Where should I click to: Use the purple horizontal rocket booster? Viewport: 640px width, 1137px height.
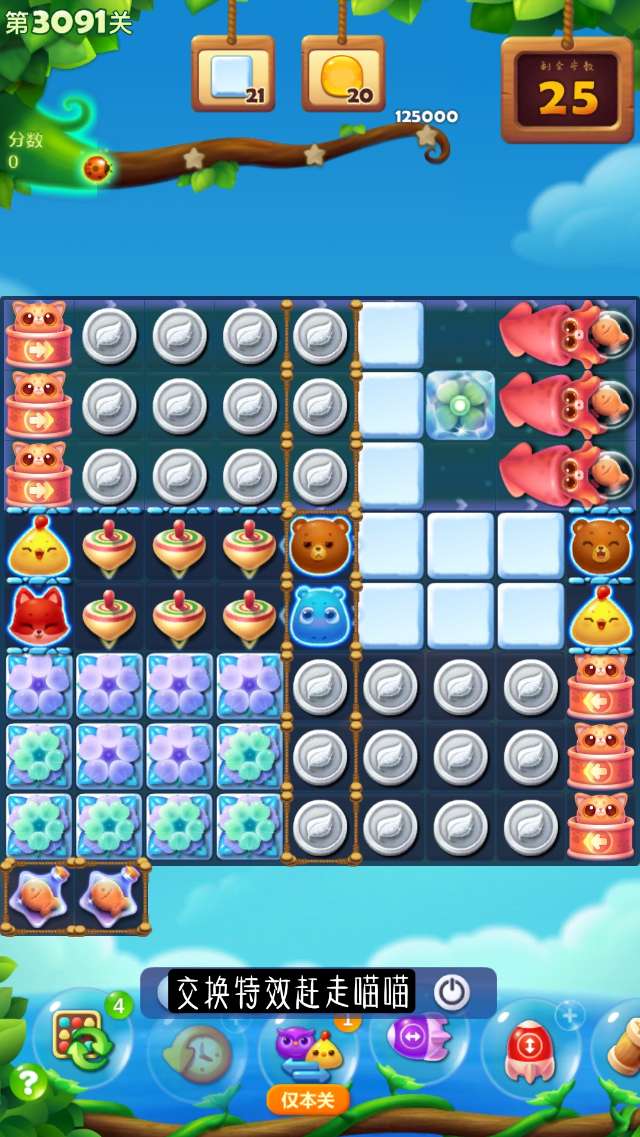420,1040
